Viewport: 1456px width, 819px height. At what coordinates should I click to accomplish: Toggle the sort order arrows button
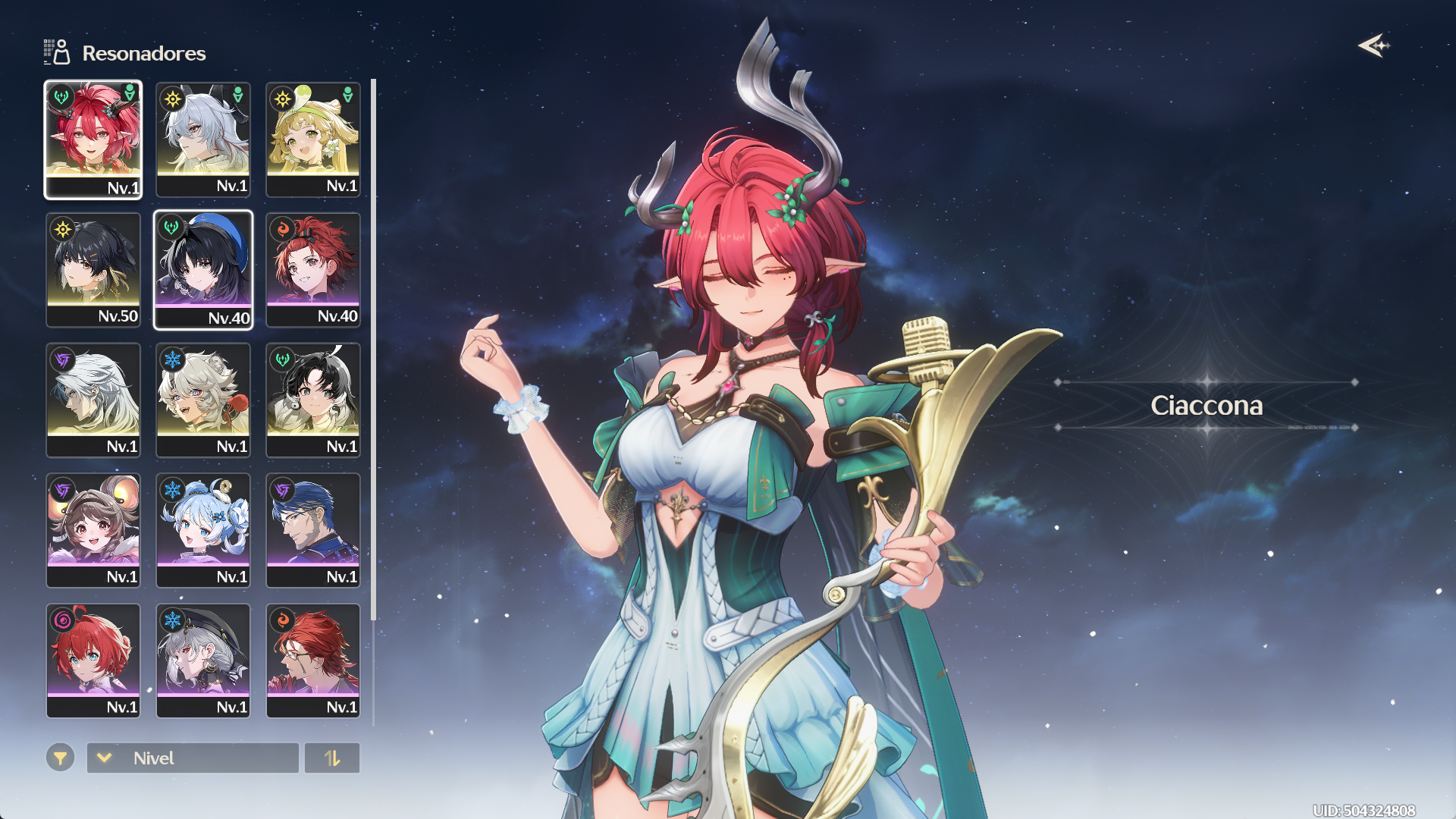pyautogui.click(x=332, y=758)
